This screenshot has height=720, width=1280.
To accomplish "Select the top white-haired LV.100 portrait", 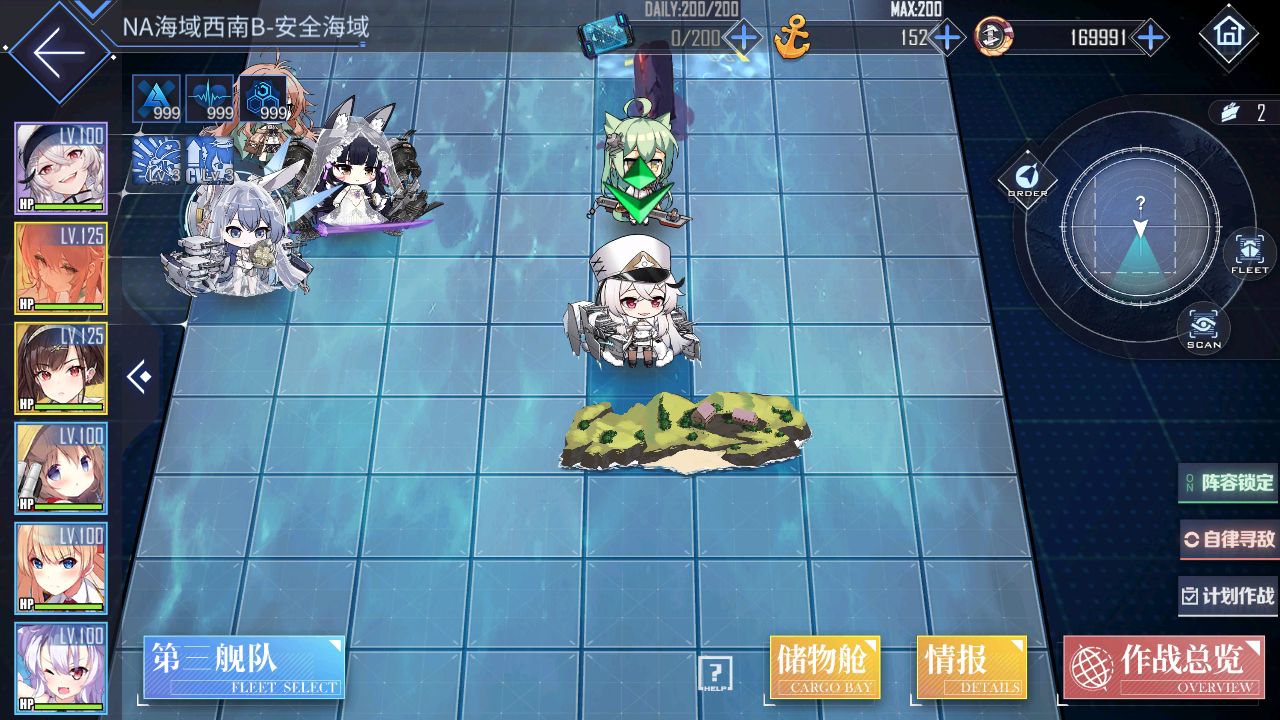I will click(60, 168).
